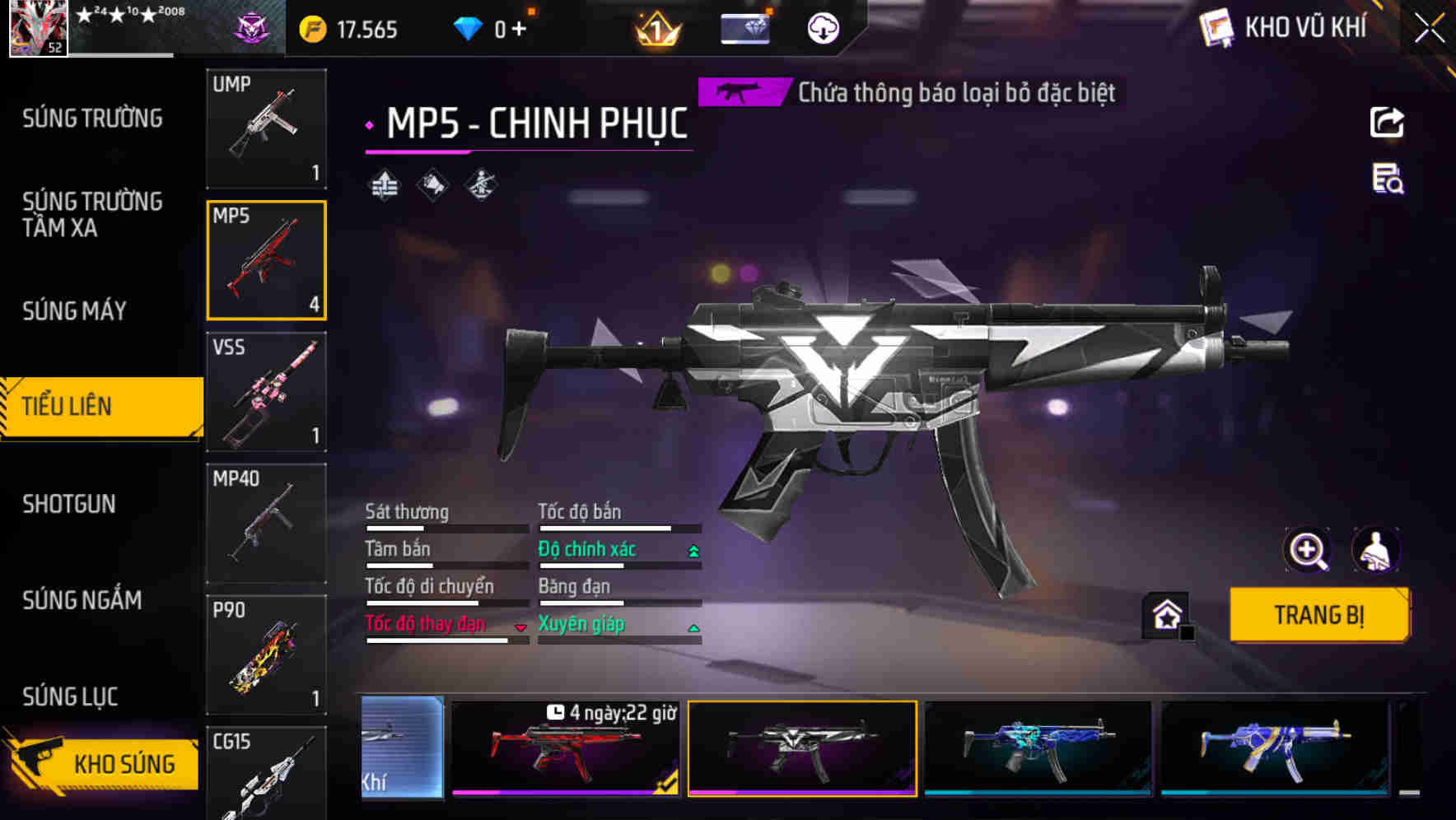Select the SÚNG MÁY category

75,310
